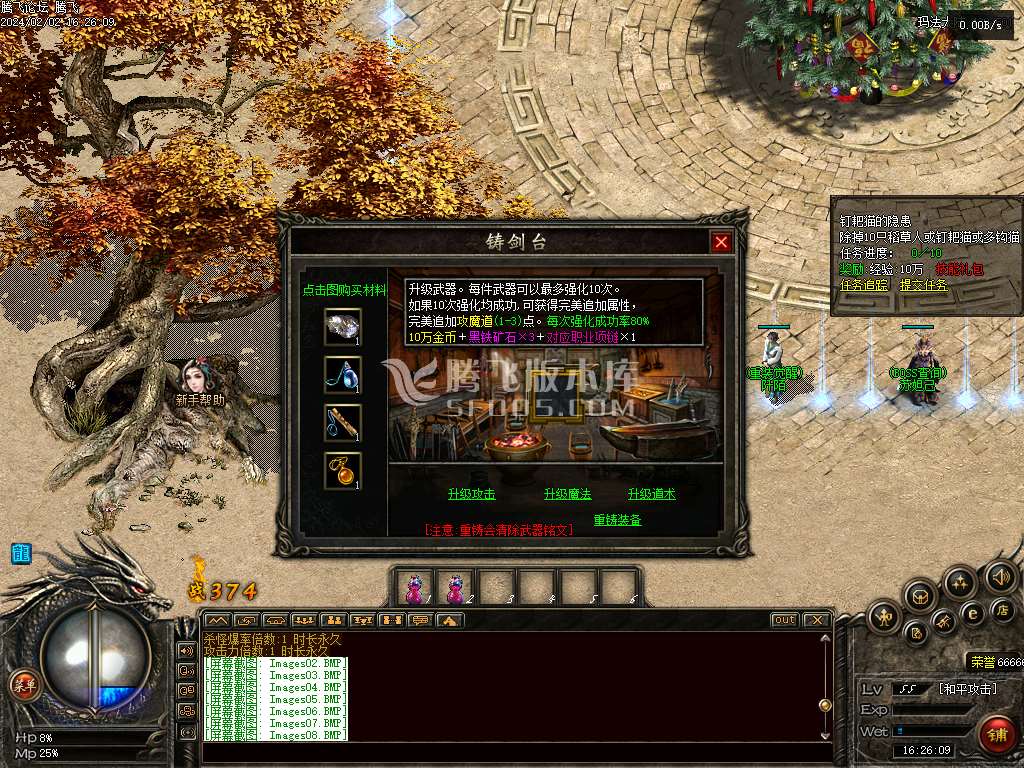Click the chat panel's 'out' button
The image size is (1024, 768).
coord(784,620)
